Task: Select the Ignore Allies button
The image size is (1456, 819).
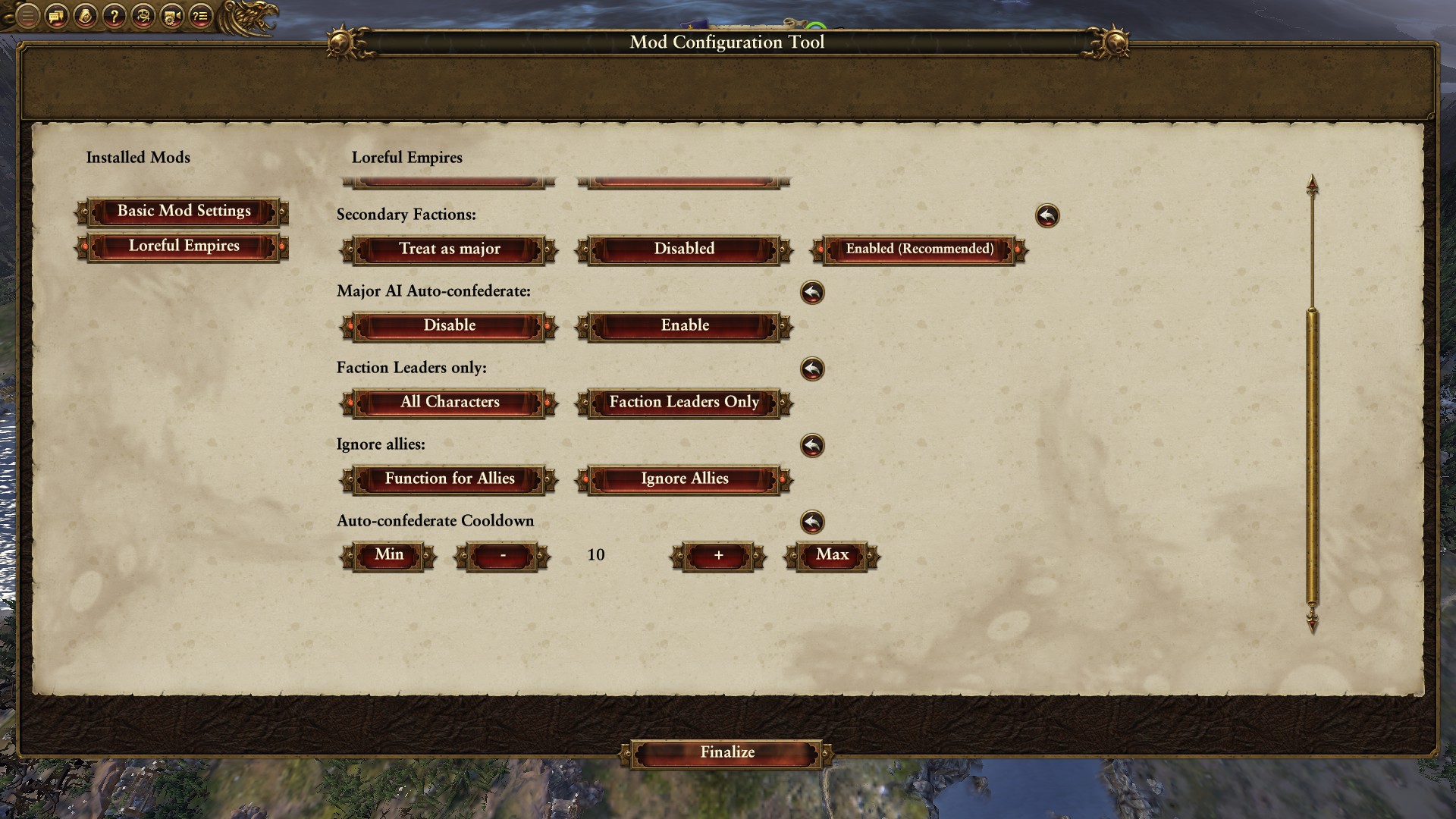Action: 684,479
